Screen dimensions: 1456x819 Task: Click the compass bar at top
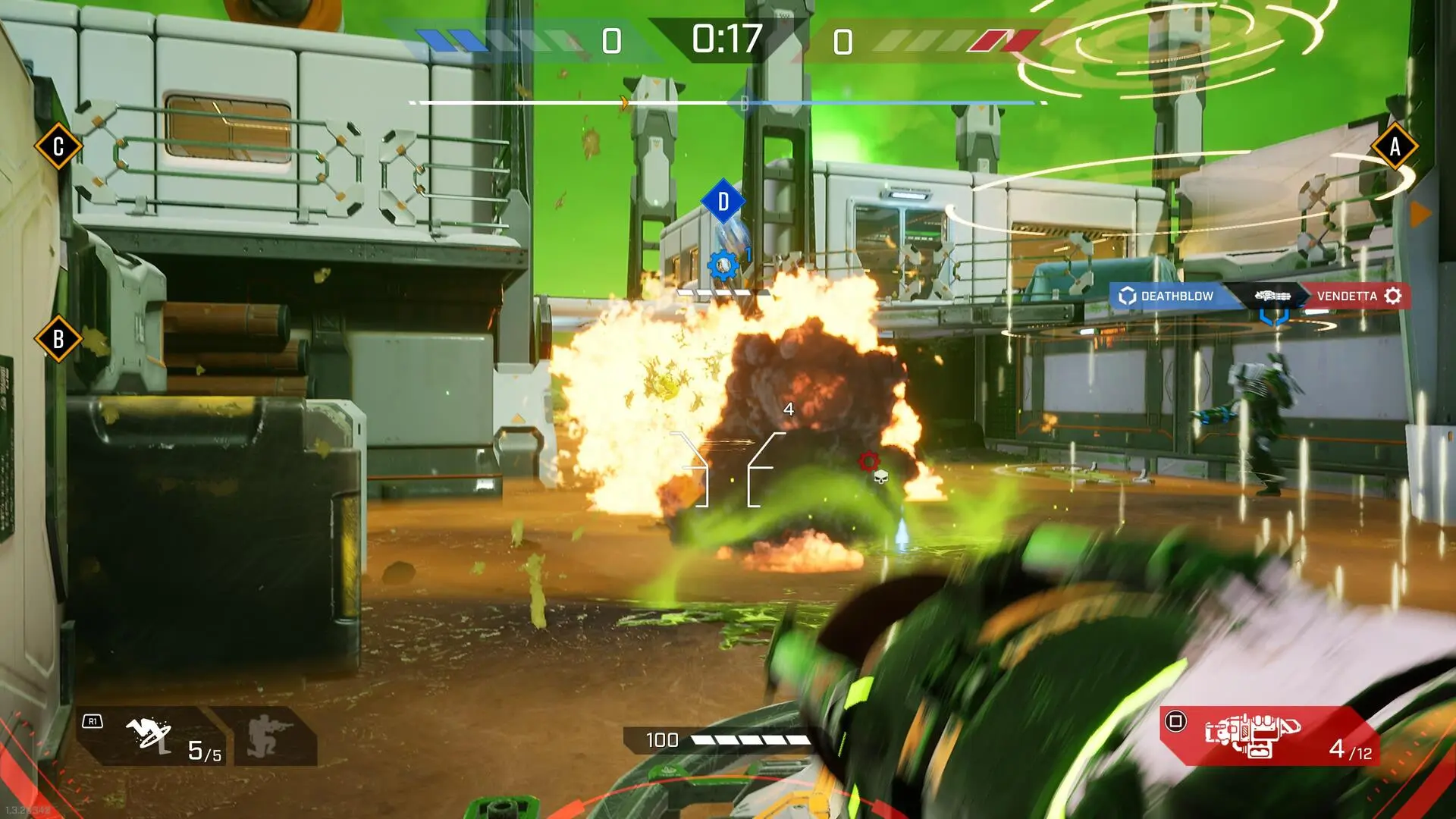coord(728,102)
